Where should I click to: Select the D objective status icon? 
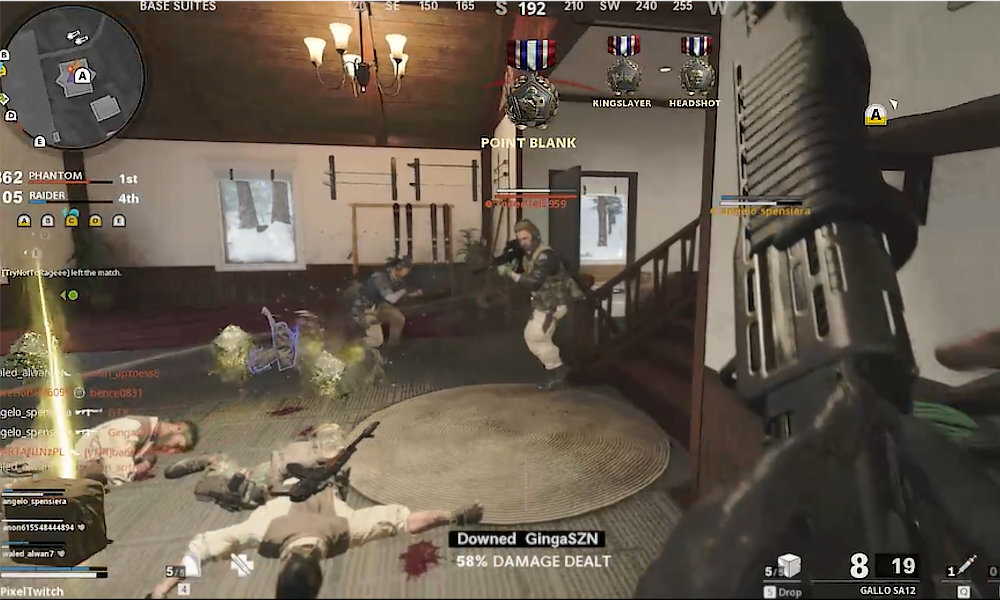(x=95, y=220)
